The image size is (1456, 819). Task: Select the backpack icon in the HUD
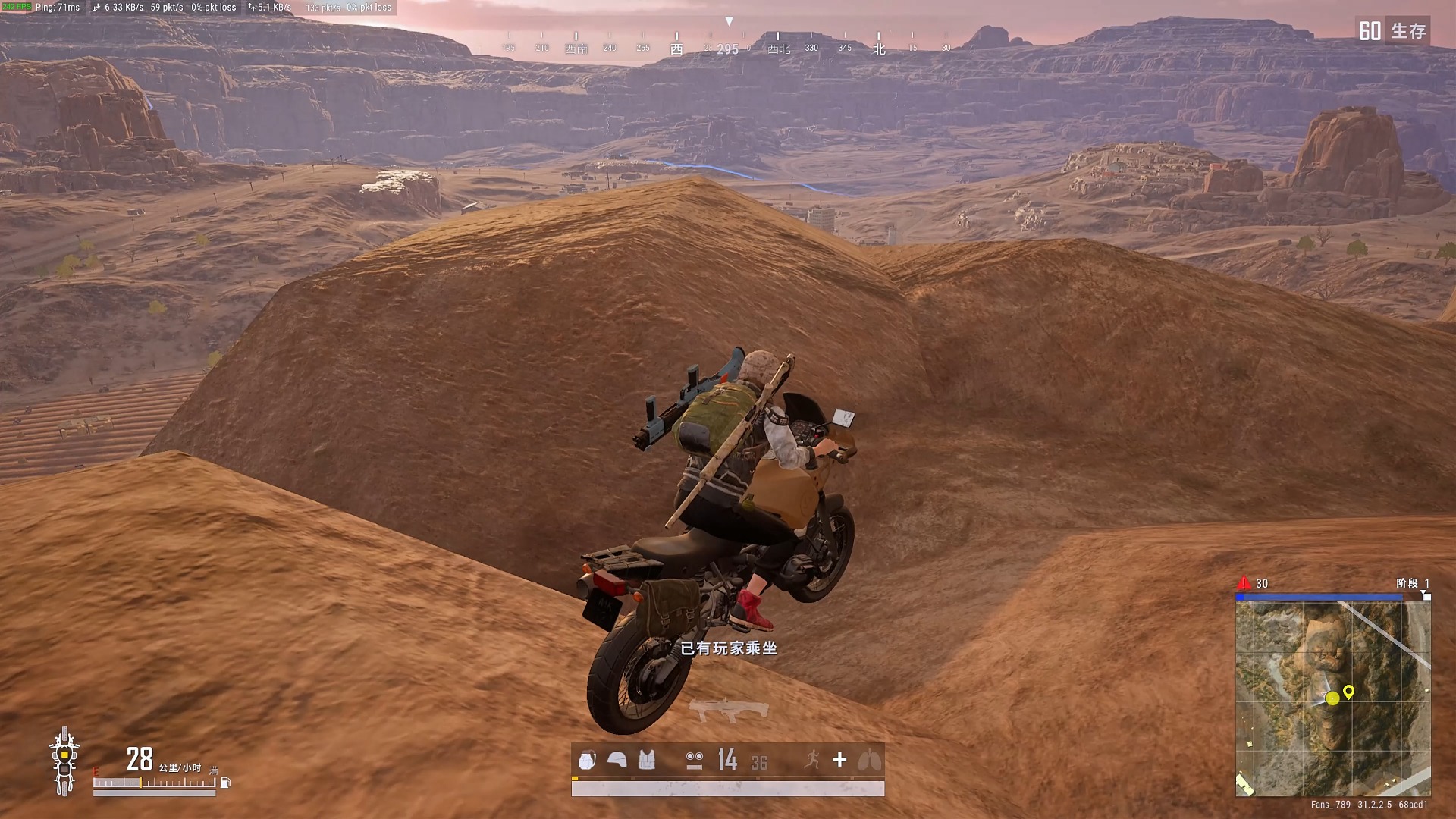587,760
